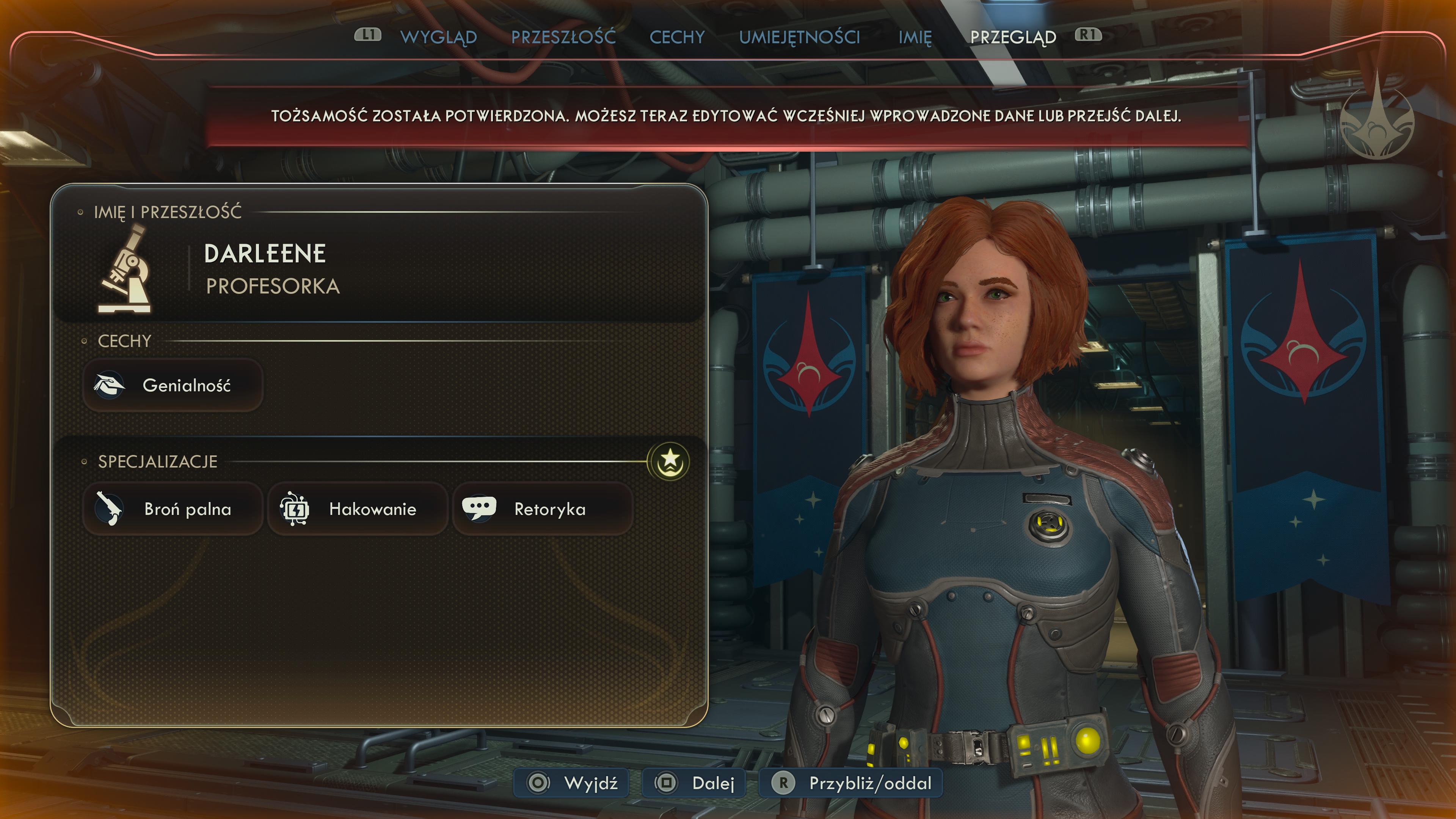Select the Cechy tab
The image size is (1456, 819).
676,37
